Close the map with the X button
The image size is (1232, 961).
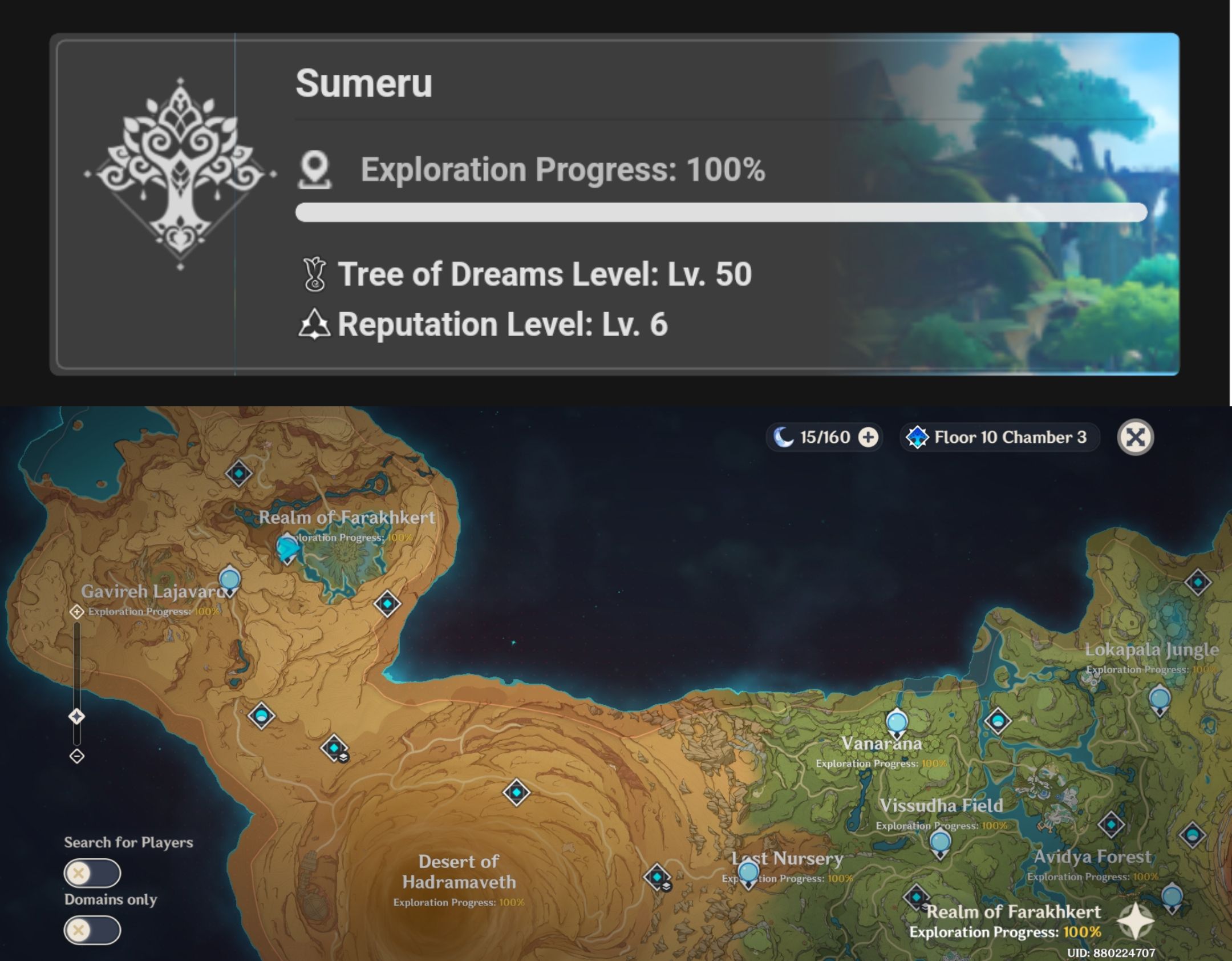tap(1135, 437)
